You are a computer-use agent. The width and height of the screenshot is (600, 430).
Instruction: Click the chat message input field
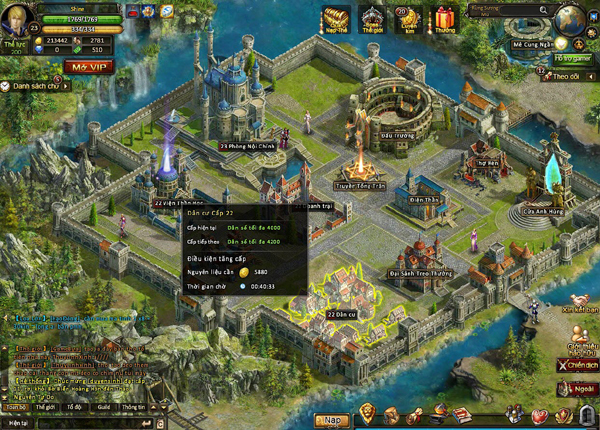pos(90,422)
